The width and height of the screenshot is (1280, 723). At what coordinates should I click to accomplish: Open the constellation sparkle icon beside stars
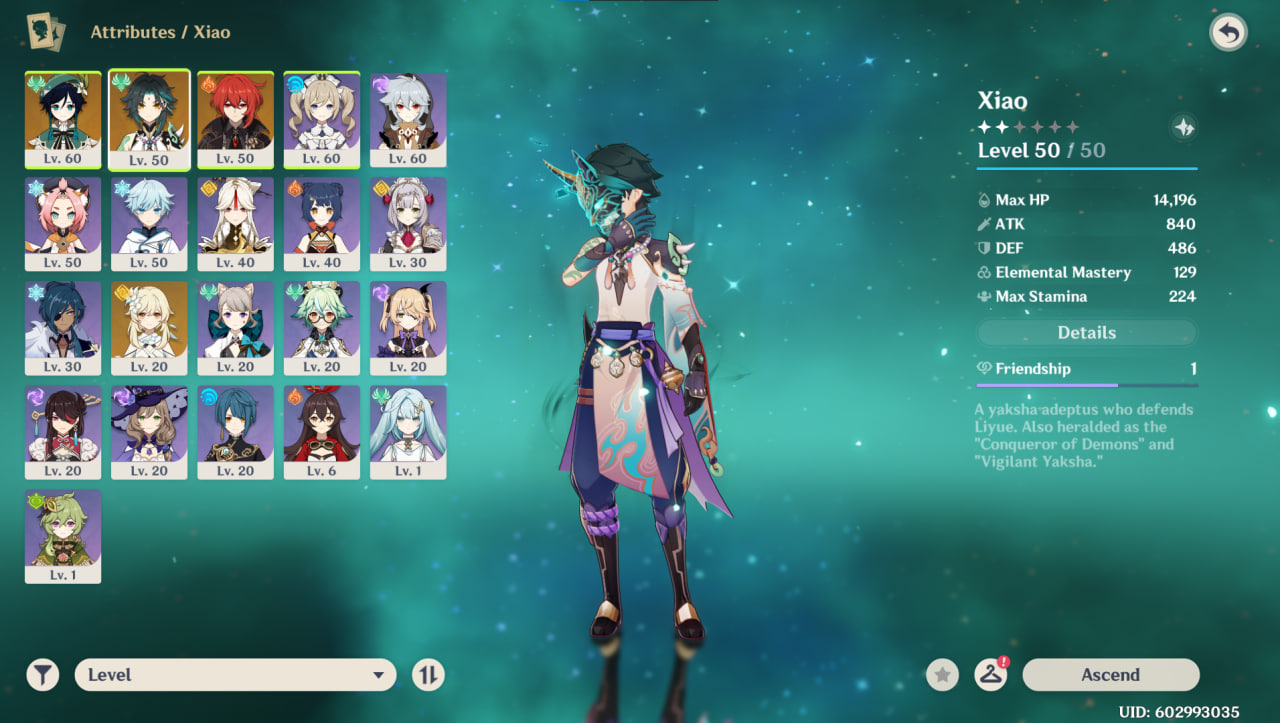pos(1183,127)
